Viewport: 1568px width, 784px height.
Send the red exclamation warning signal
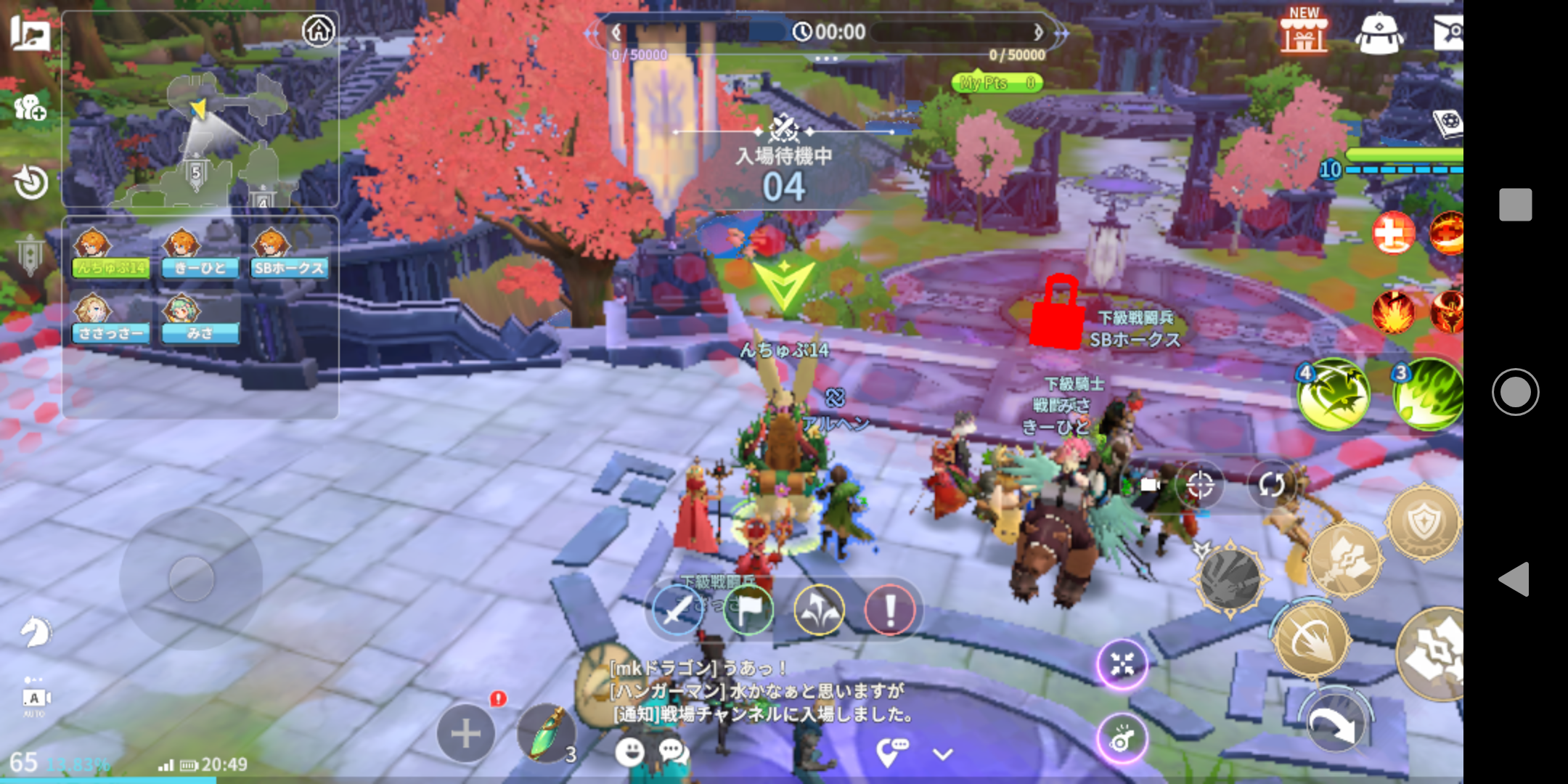pos(889,610)
